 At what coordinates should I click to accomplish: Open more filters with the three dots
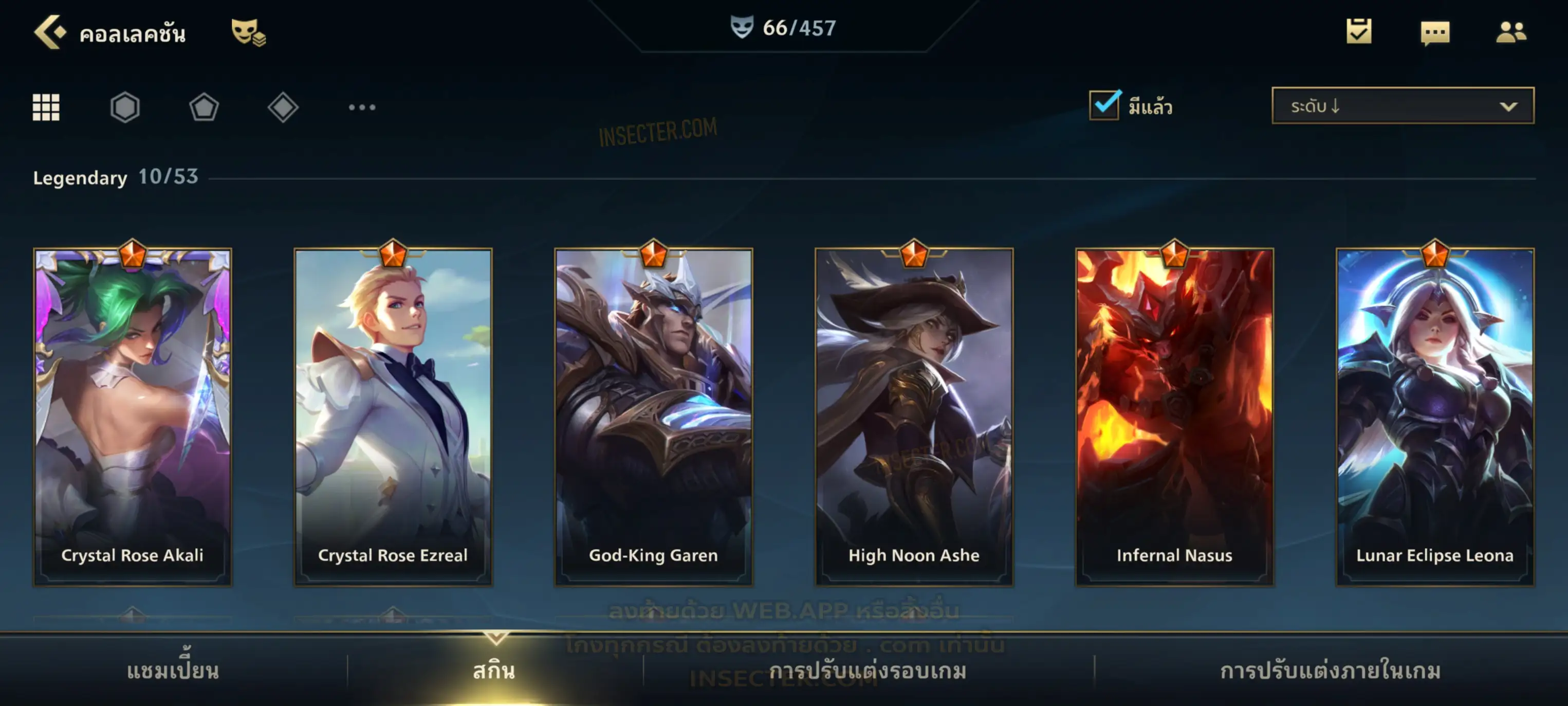(362, 107)
